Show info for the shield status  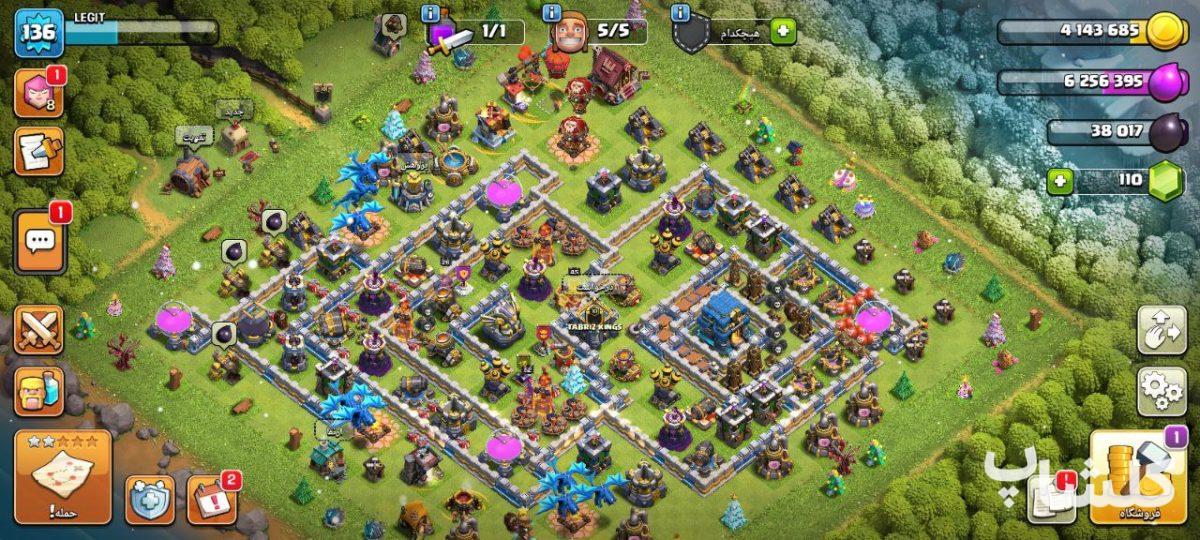[681, 13]
